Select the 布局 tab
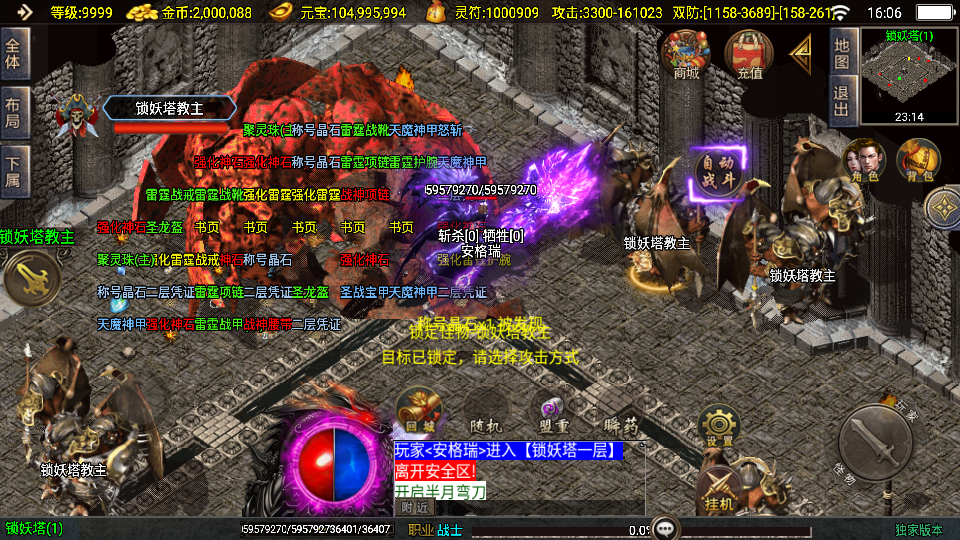This screenshot has height=540, width=960. click(13, 112)
